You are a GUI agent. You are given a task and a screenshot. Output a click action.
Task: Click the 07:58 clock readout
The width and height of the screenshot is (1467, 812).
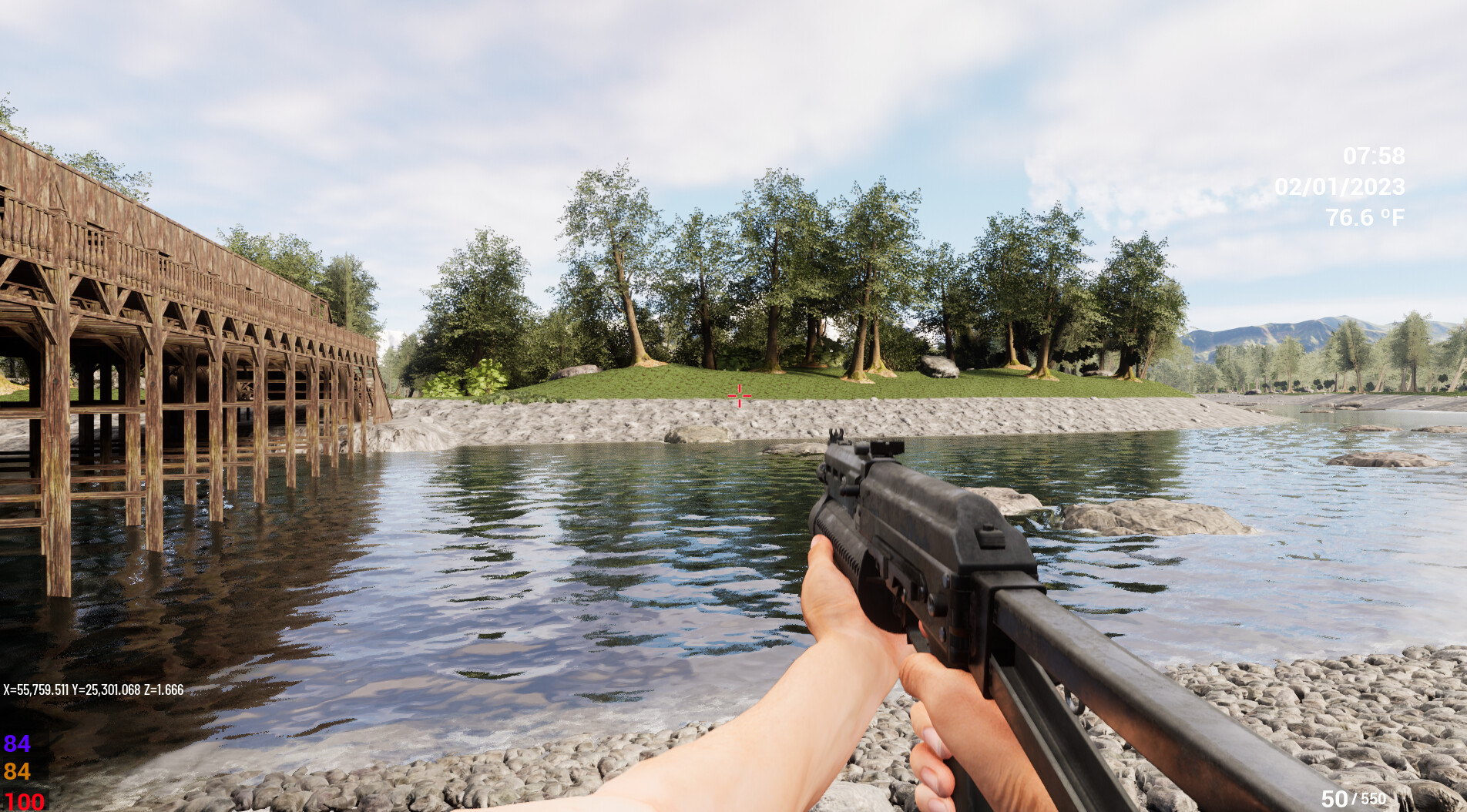[1375, 156]
